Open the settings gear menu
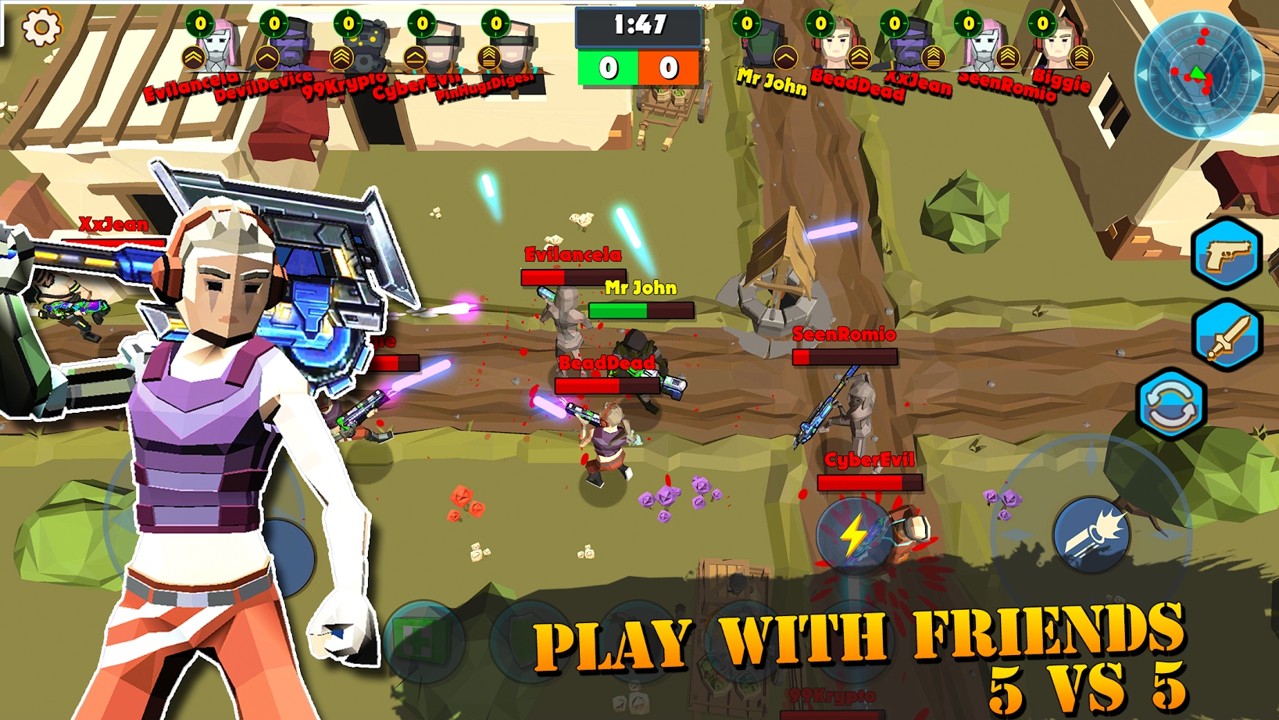1279x720 pixels. coord(41,27)
